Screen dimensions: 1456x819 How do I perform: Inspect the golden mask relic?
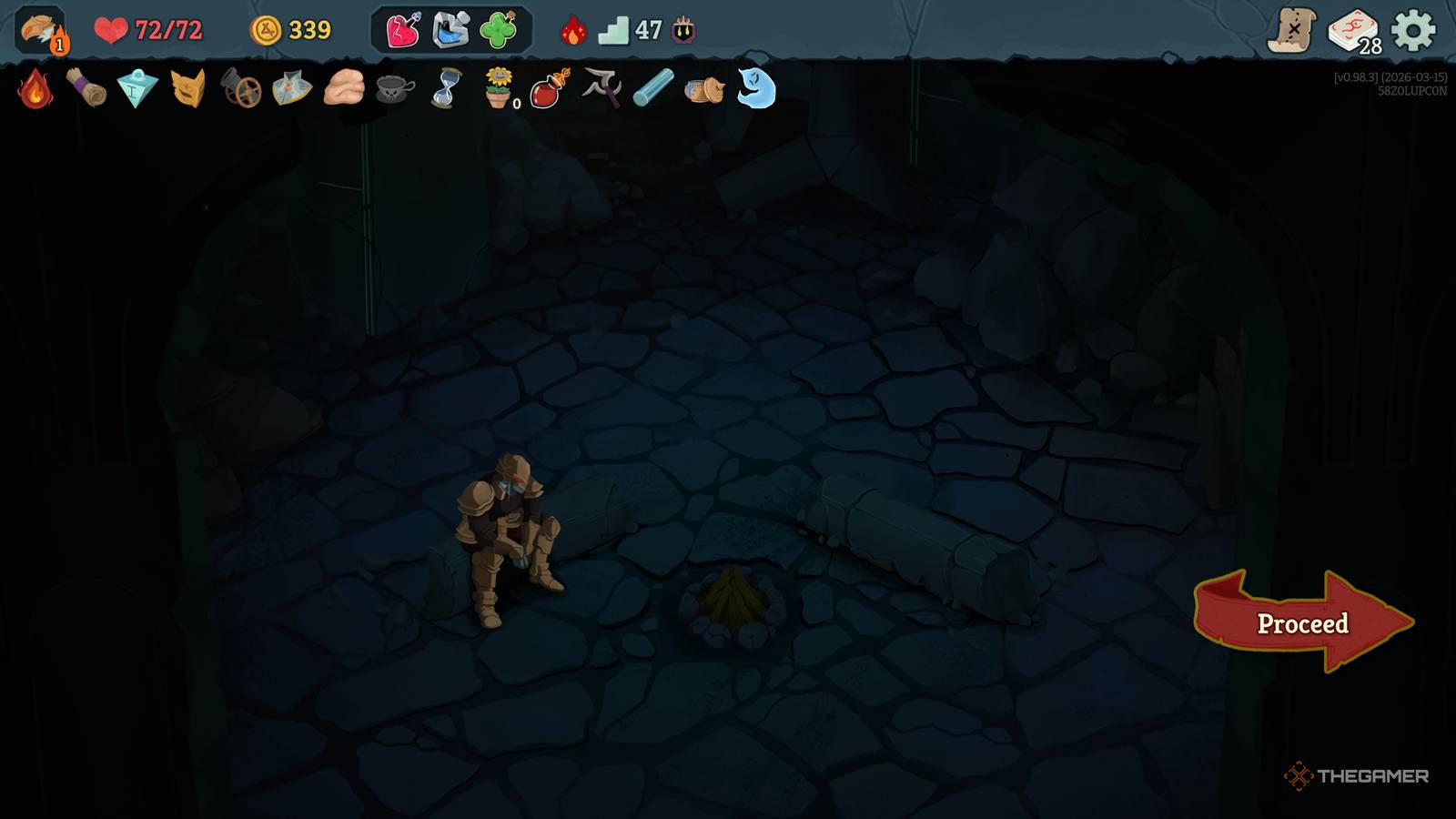point(188,89)
